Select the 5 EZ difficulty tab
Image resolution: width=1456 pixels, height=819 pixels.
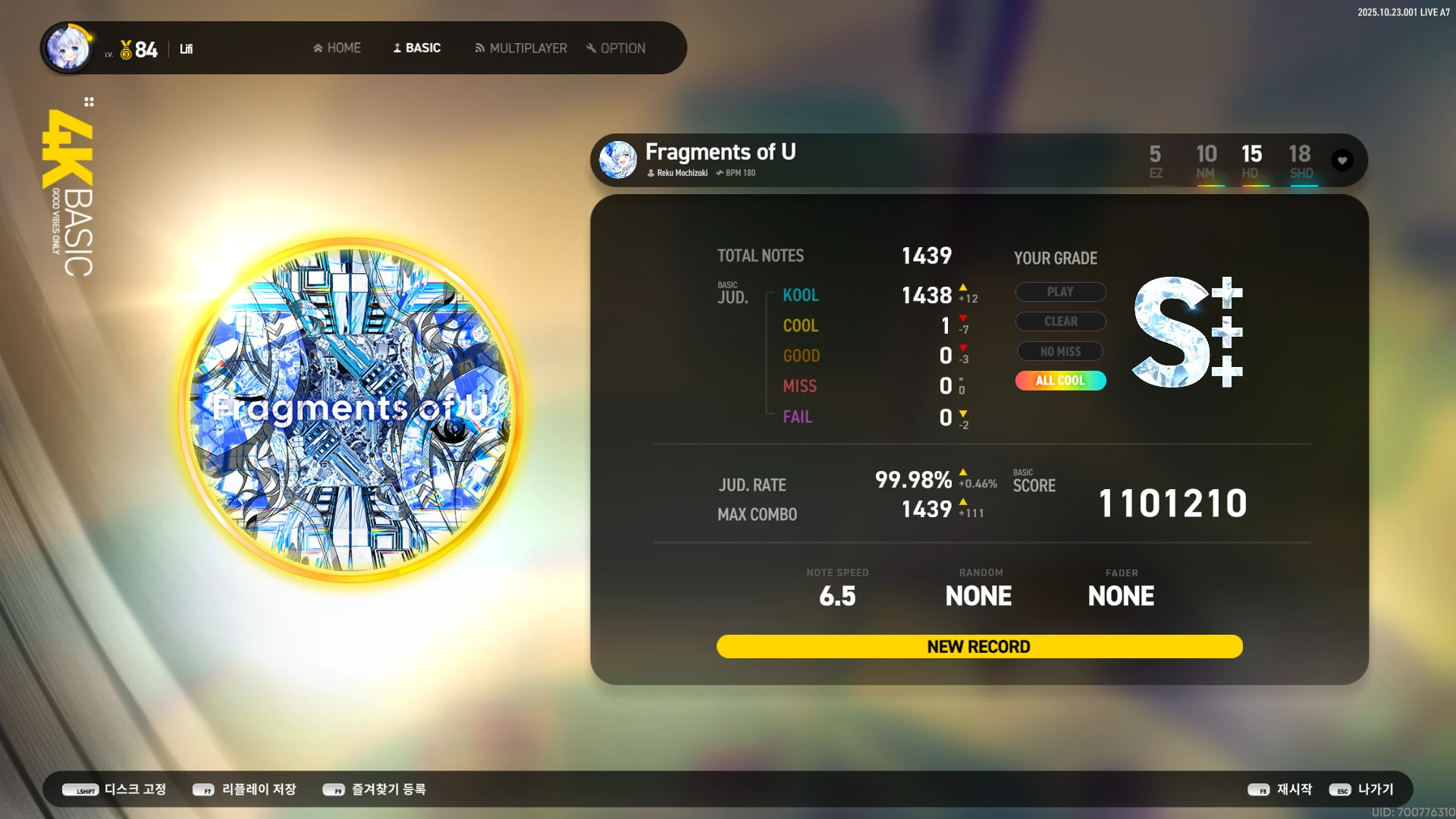pyautogui.click(x=1155, y=162)
